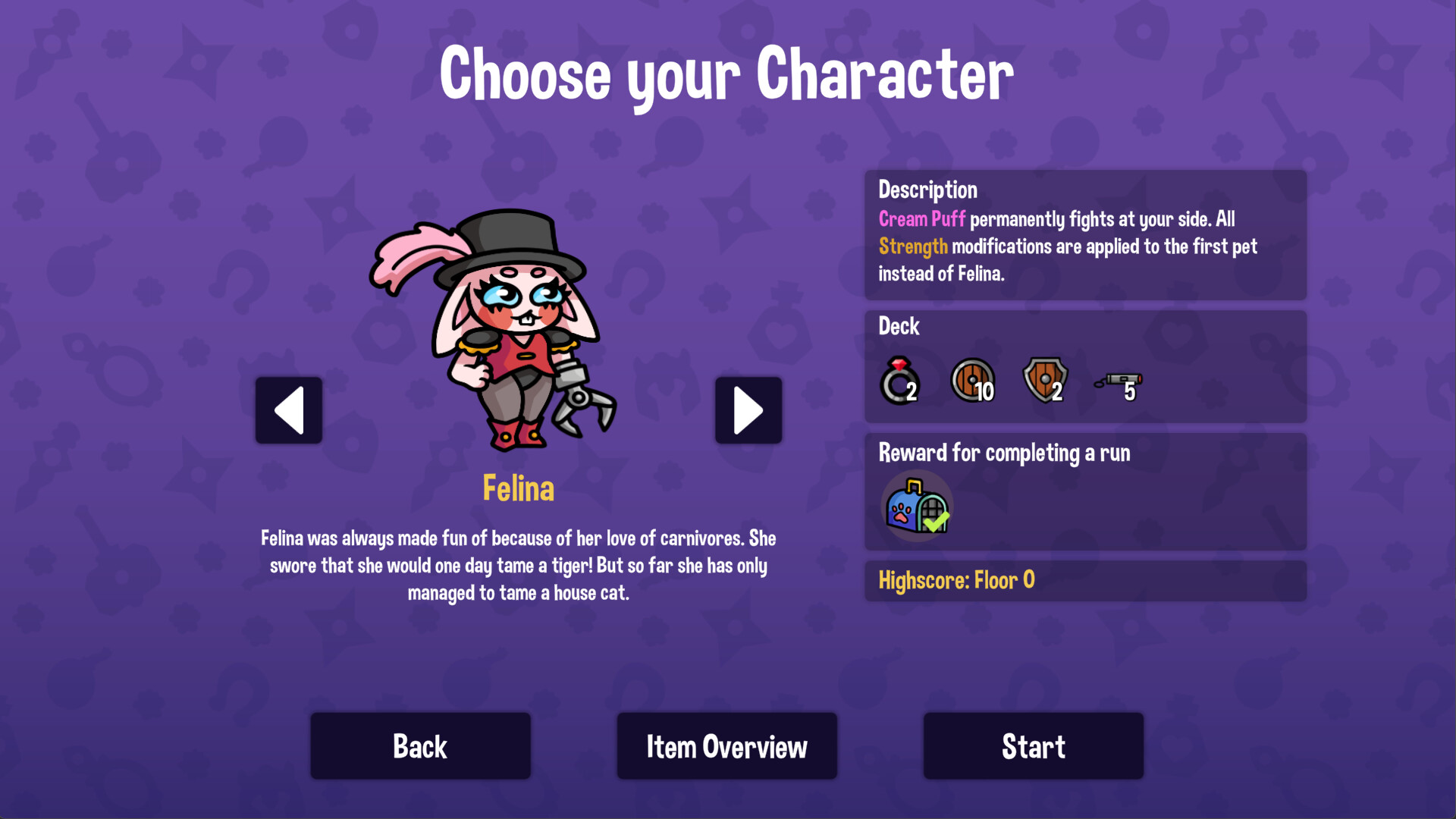Click the Reward for completing a run header
The image size is (1456, 819).
(x=1004, y=453)
